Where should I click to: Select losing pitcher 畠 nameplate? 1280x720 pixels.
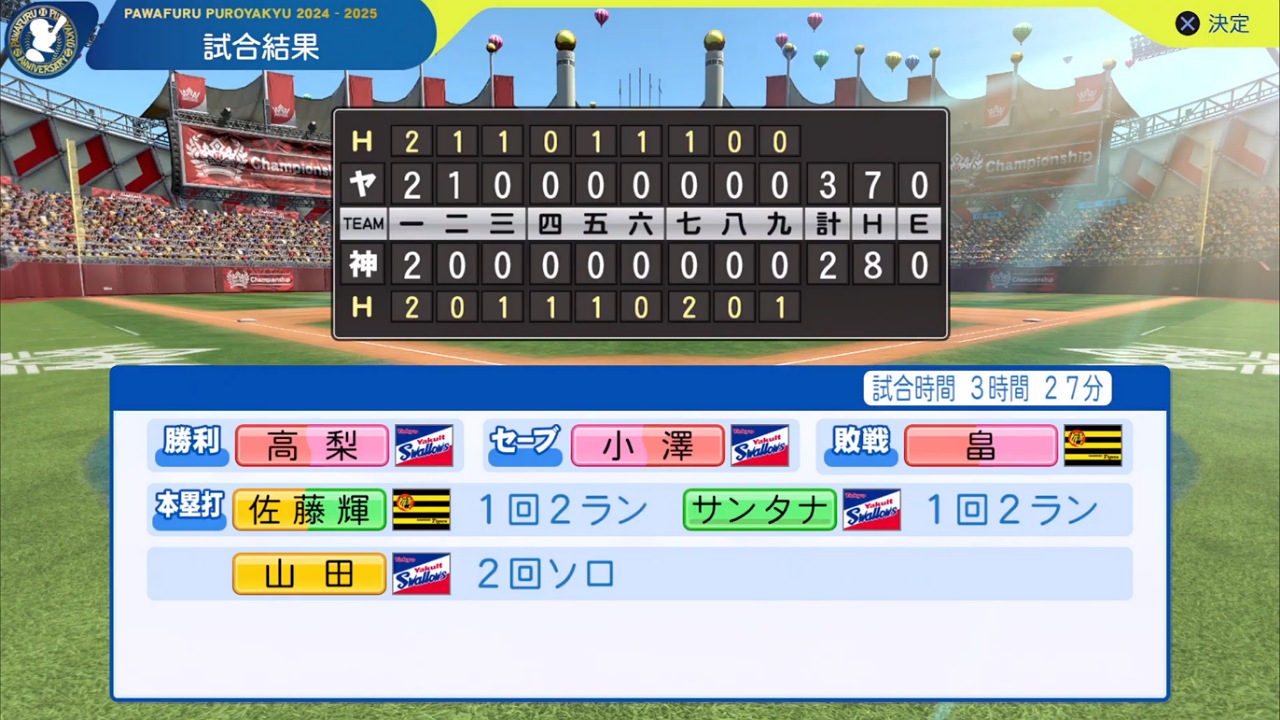981,445
